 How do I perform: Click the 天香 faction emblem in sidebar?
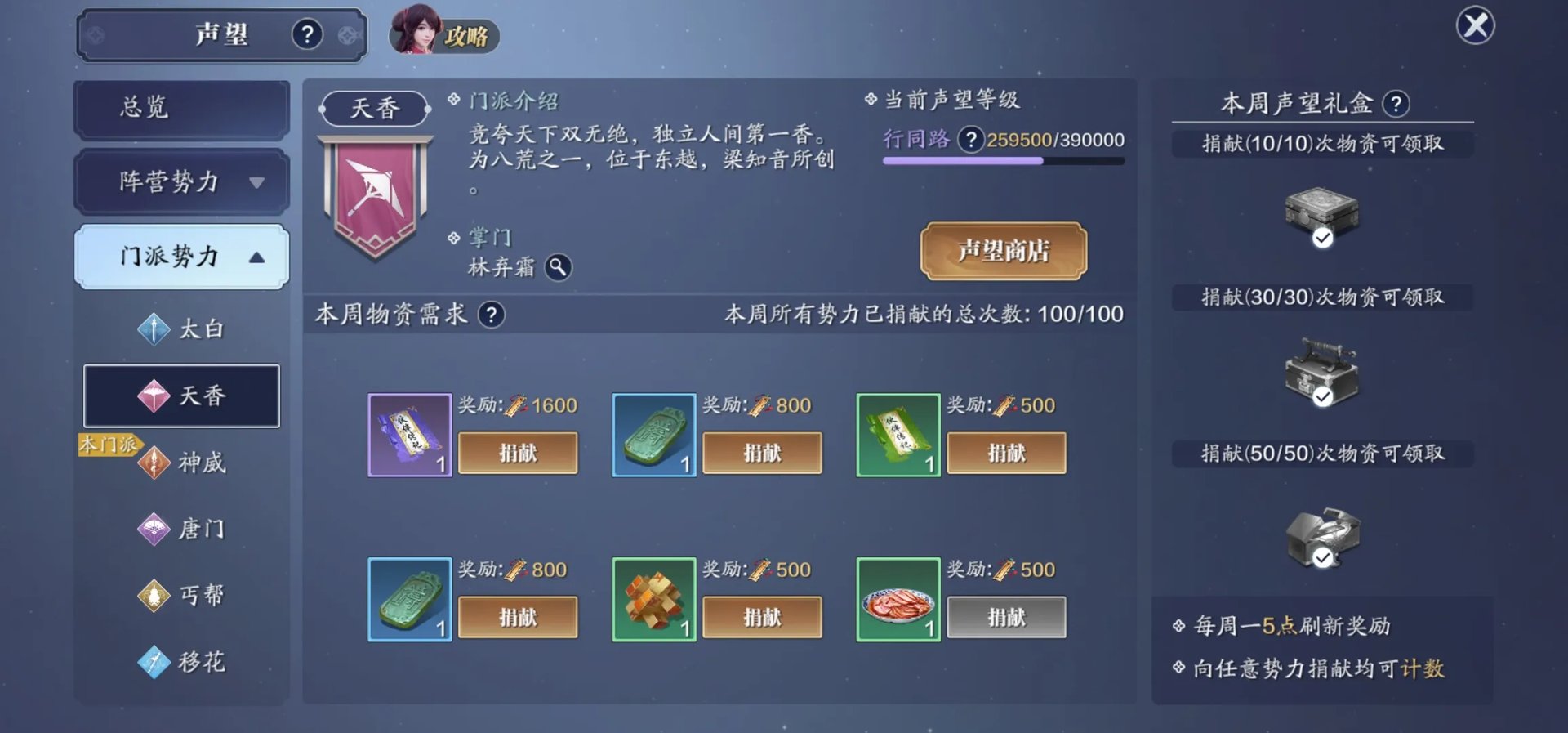pyautogui.click(x=154, y=396)
